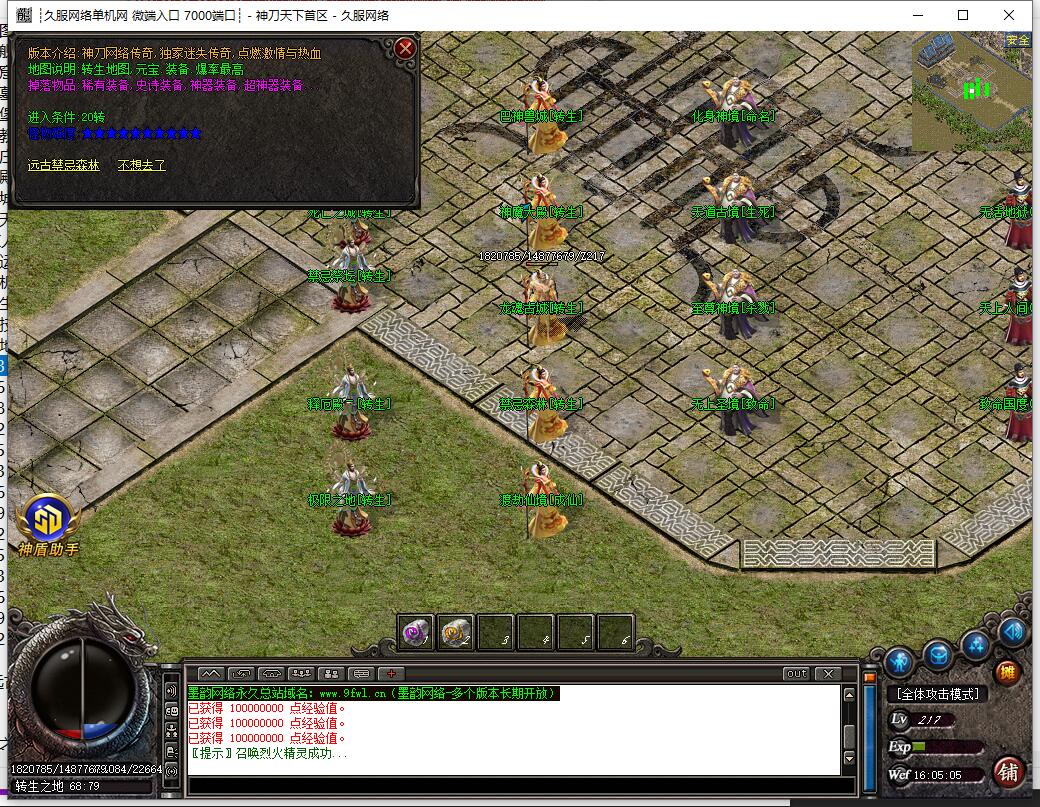Maximize the game window
This screenshot has width=1040, height=807.
(x=963, y=15)
